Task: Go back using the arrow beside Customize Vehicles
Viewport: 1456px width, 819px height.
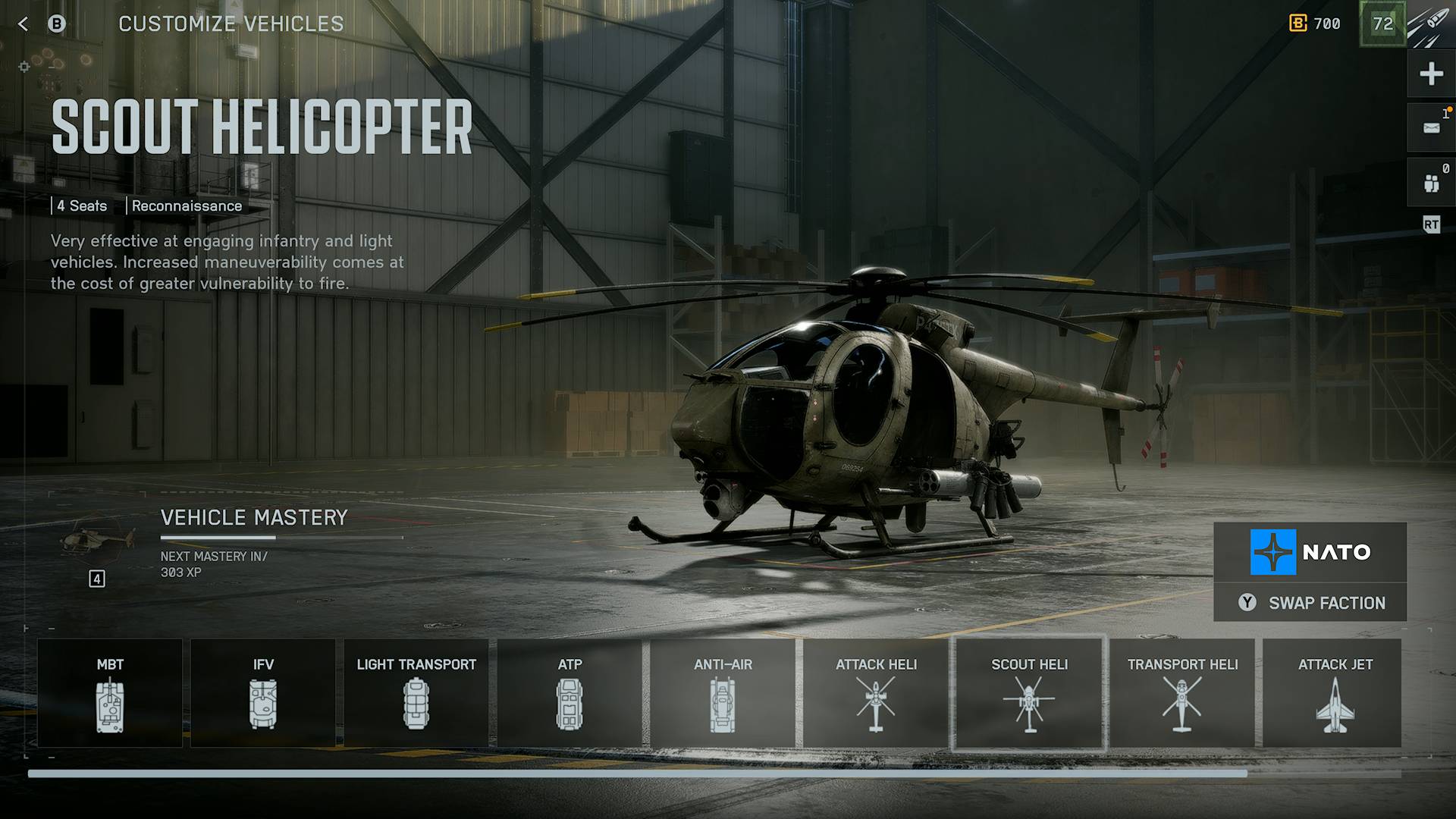Action: [x=23, y=24]
